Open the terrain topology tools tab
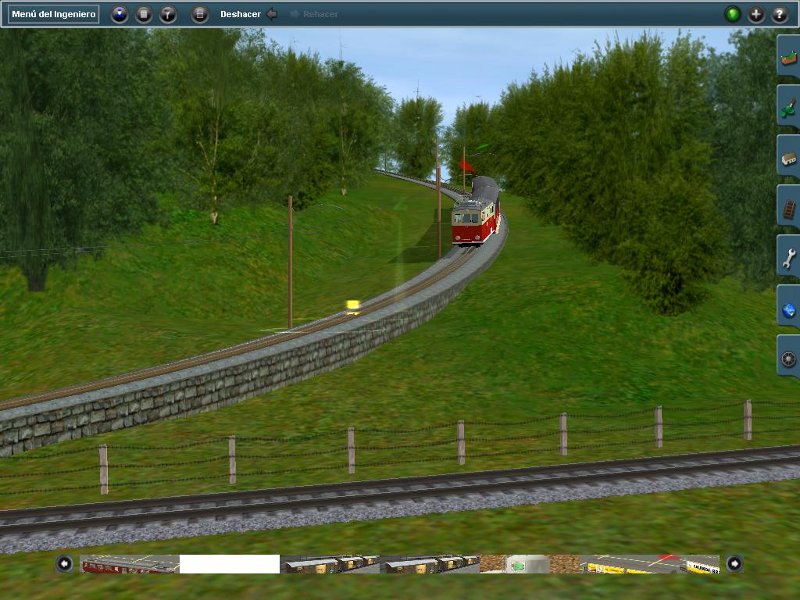The height and width of the screenshot is (600, 800). click(x=788, y=58)
